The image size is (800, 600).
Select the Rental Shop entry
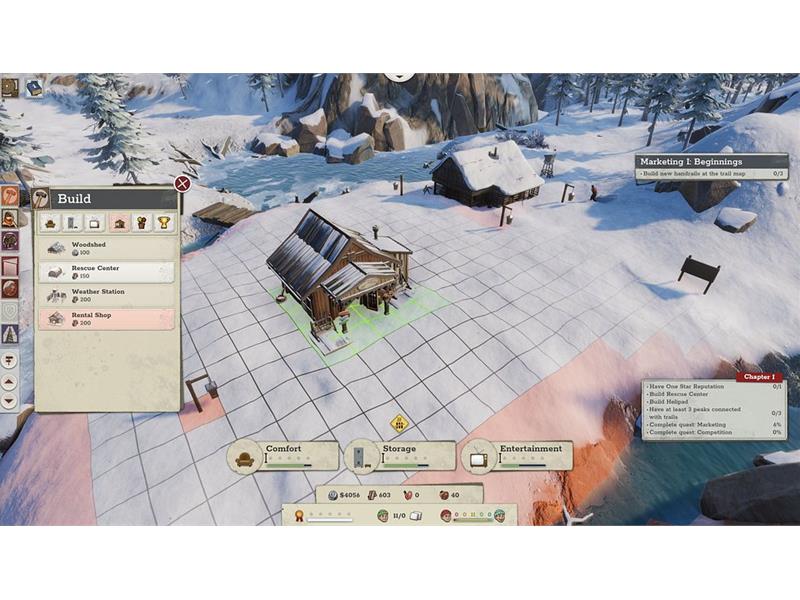point(106,319)
